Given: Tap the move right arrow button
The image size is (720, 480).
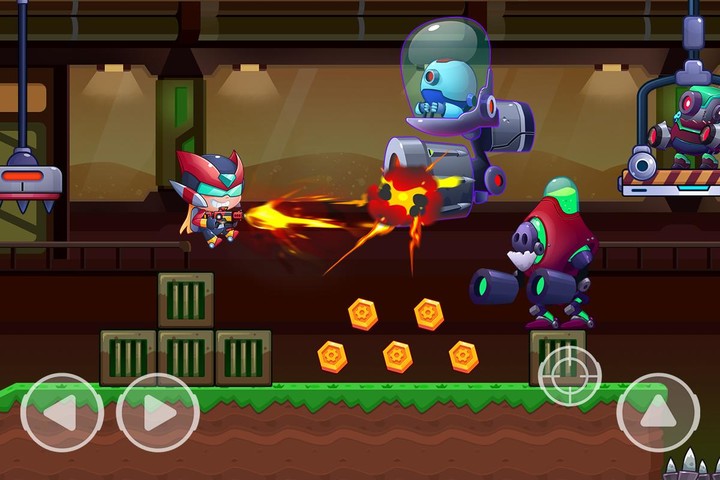Looking at the screenshot, I should click(157, 412).
